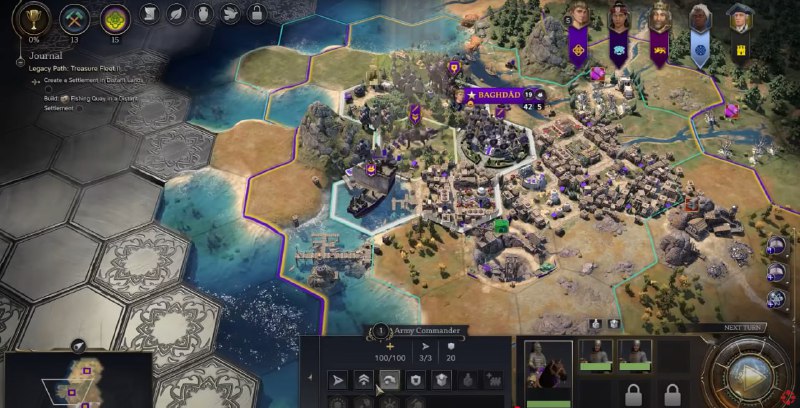Select the Baghdad city banner

coord(494,95)
